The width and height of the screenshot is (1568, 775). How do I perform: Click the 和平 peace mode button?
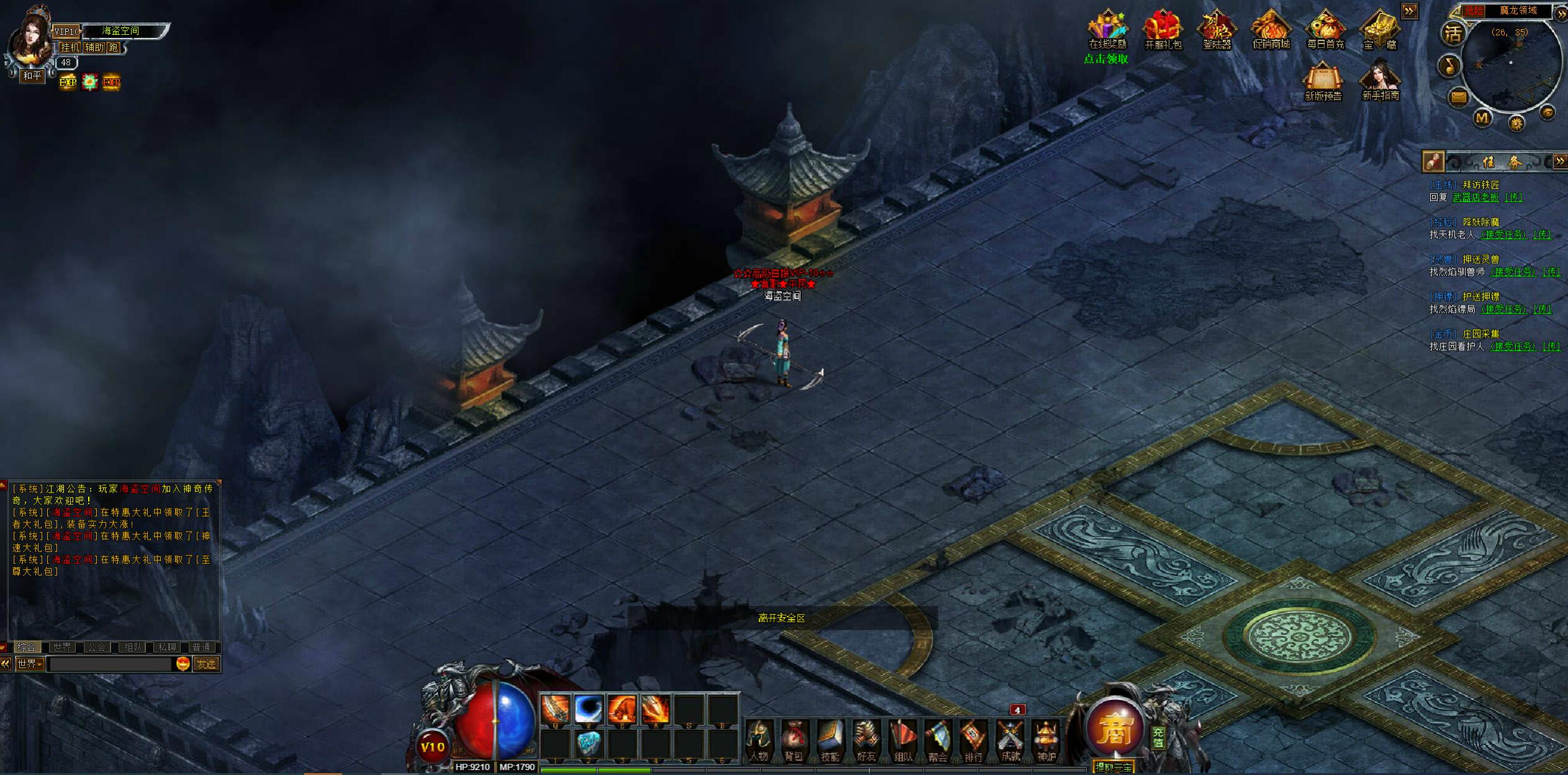coord(32,76)
